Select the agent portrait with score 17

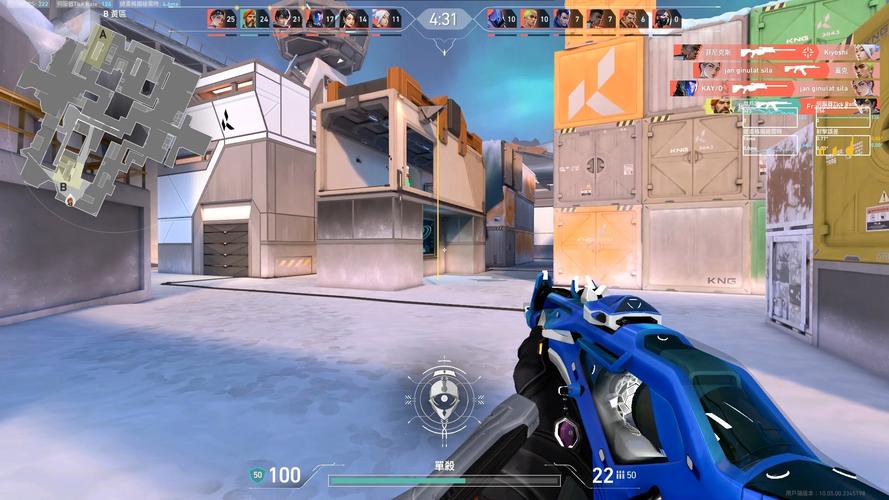315,18
